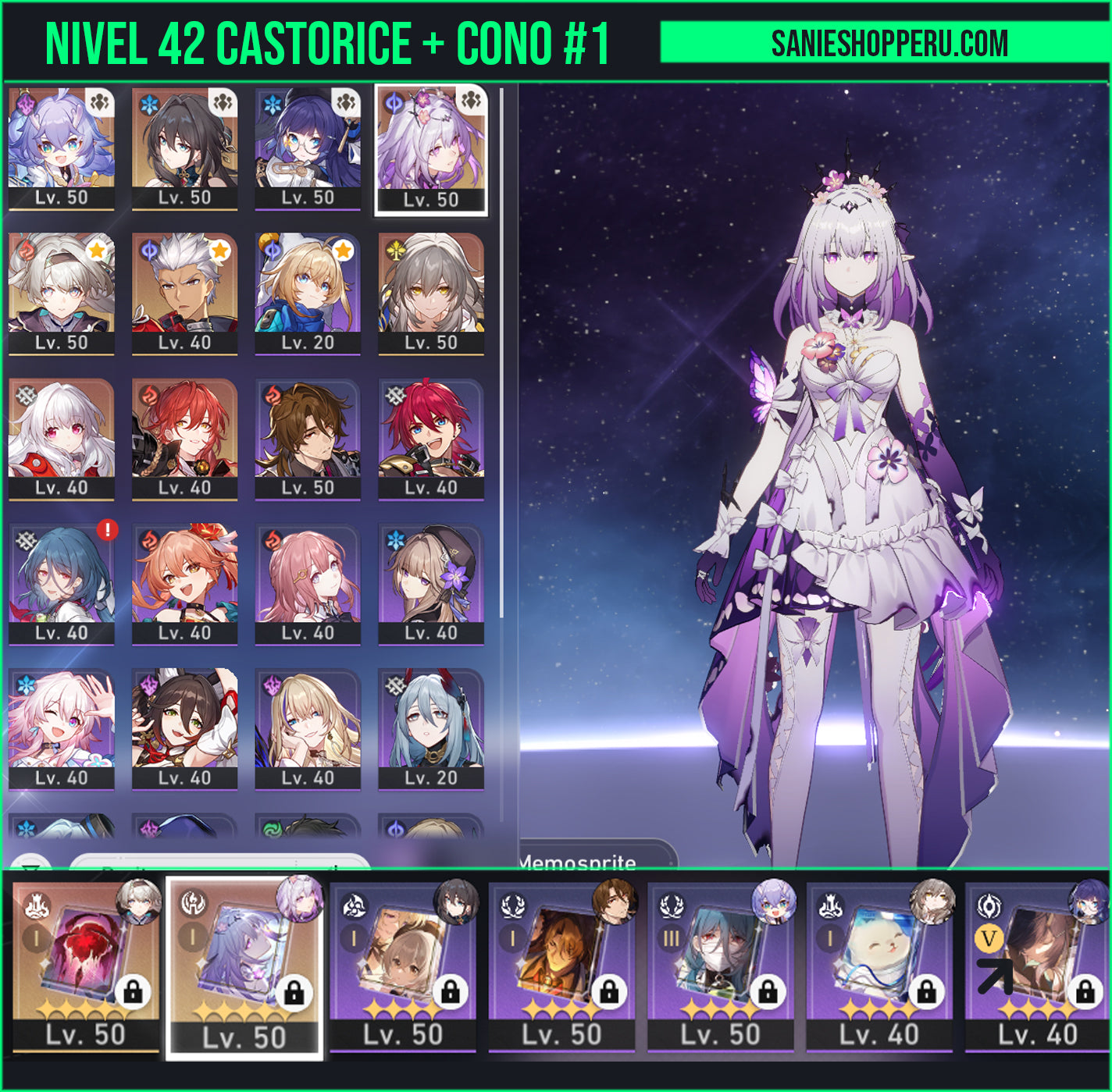Choose the blonde blue-scarf character at Lv. 20
The image size is (1112, 1092).
[x=308, y=293]
